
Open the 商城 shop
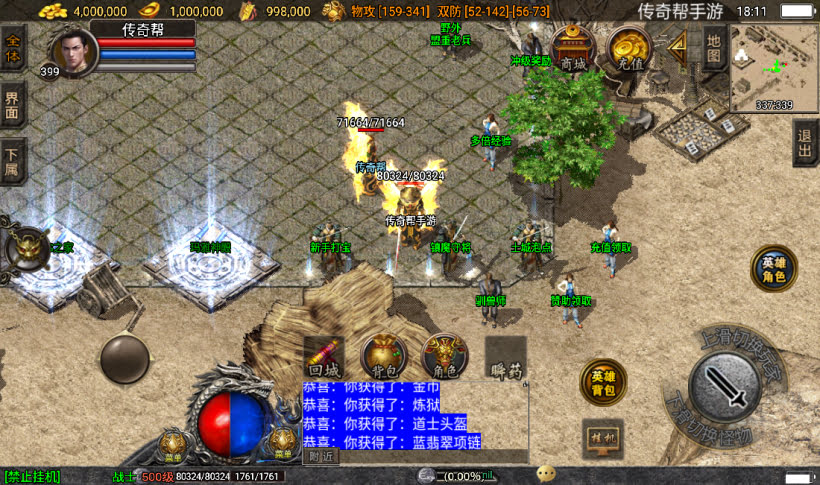coord(573,47)
